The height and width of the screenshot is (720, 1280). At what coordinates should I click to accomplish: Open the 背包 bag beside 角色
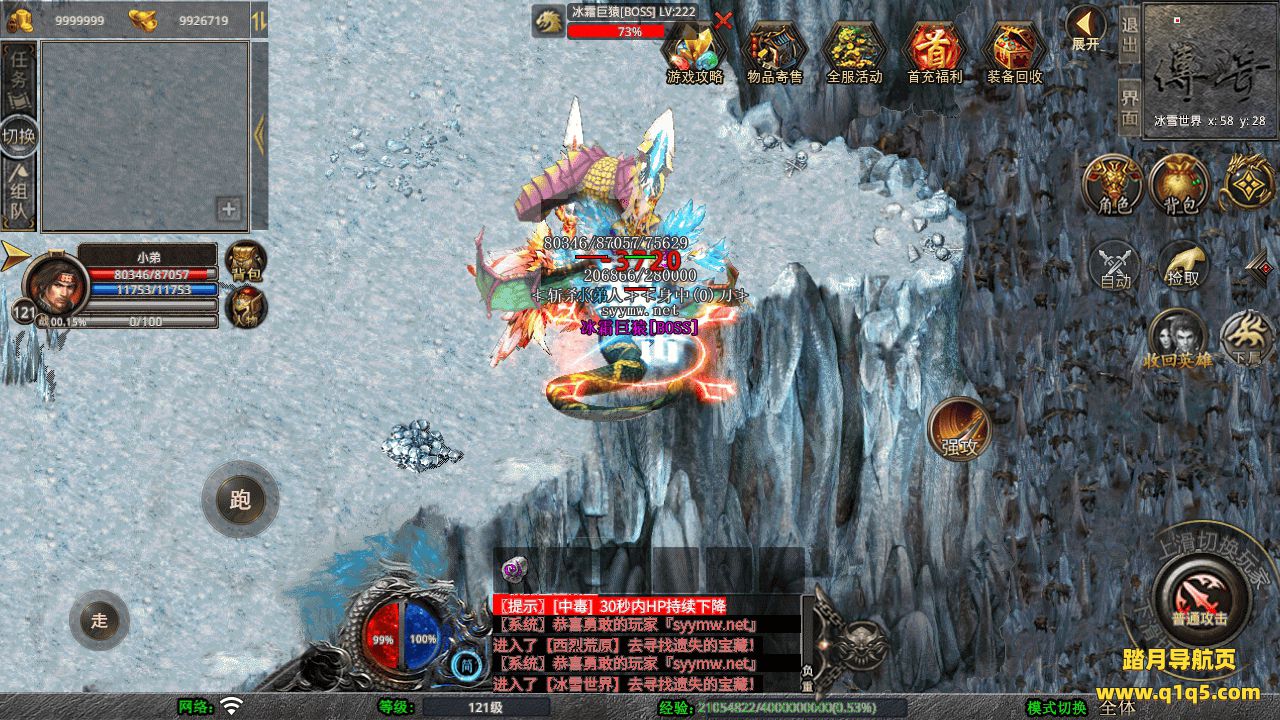tap(1180, 184)
